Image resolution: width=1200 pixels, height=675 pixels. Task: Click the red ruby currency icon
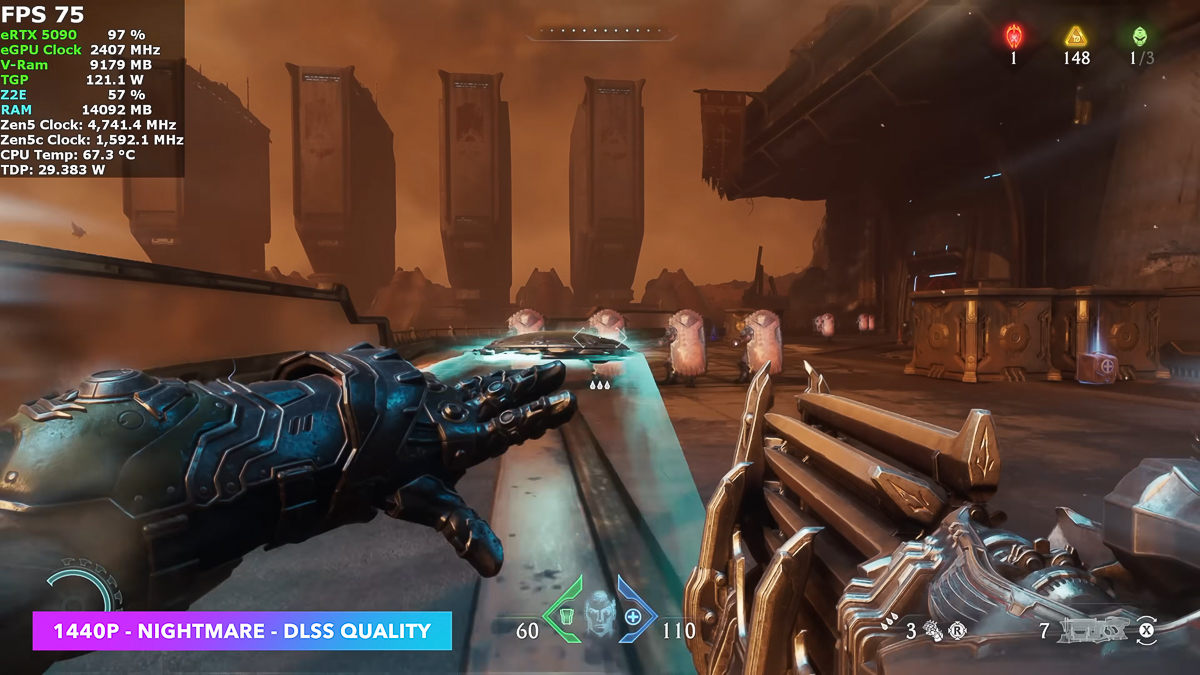pos(1013,37)
